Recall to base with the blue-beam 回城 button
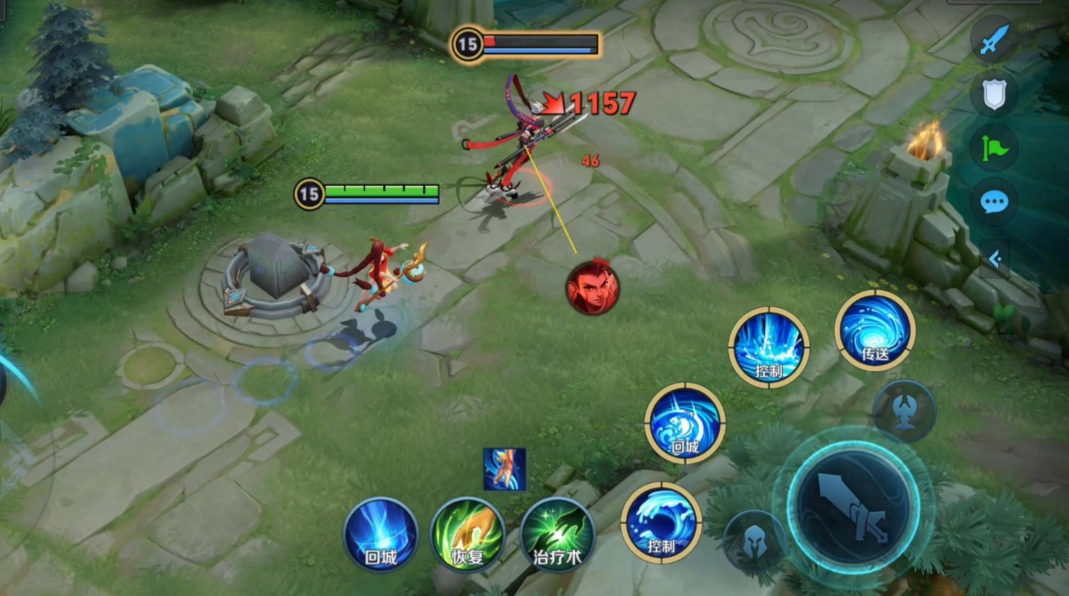Image resolution: width=1069 pixels, height=596 pixels. tap(381, 534)
